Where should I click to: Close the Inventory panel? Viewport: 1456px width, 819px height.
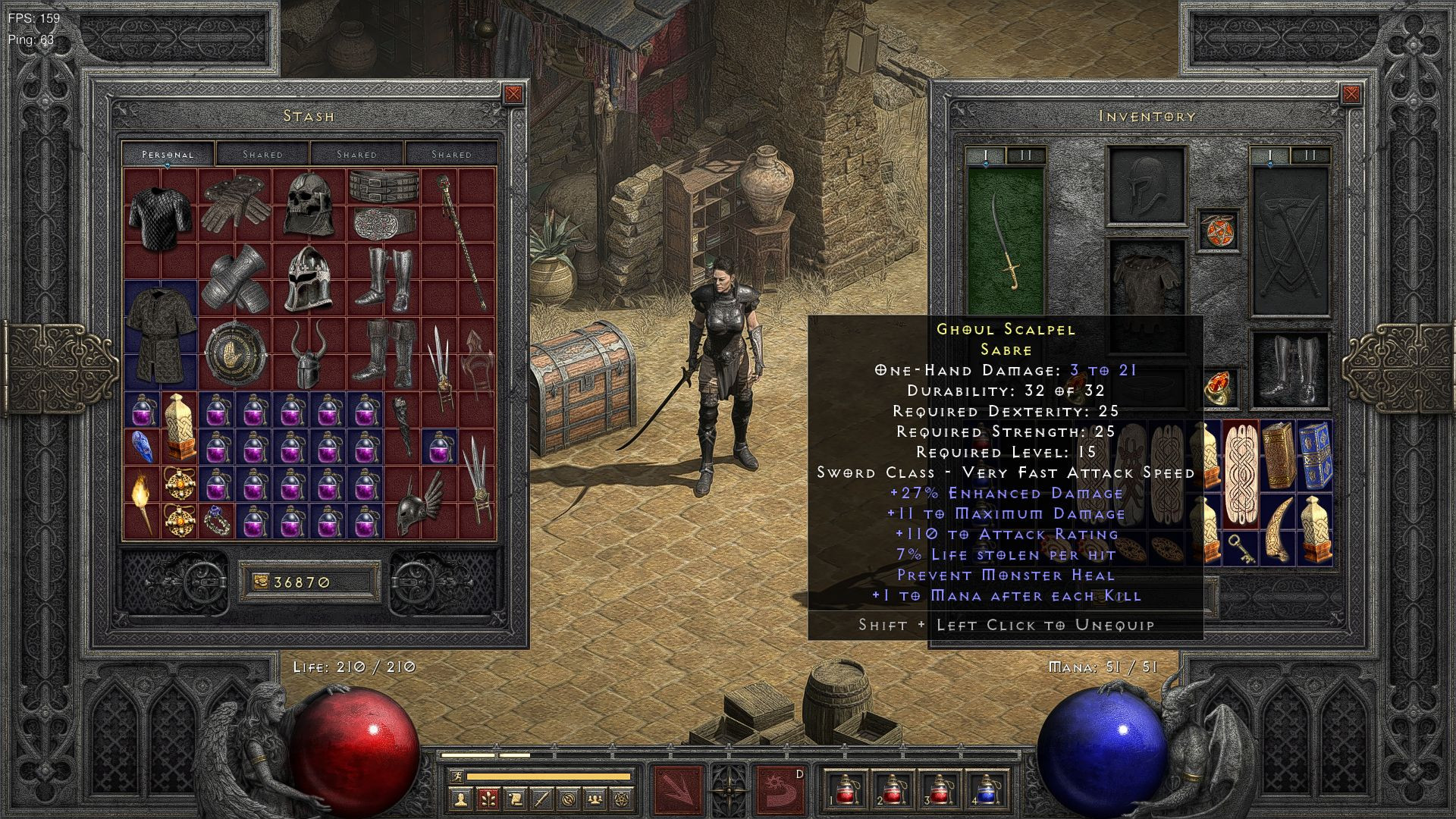coord(1351,94)
